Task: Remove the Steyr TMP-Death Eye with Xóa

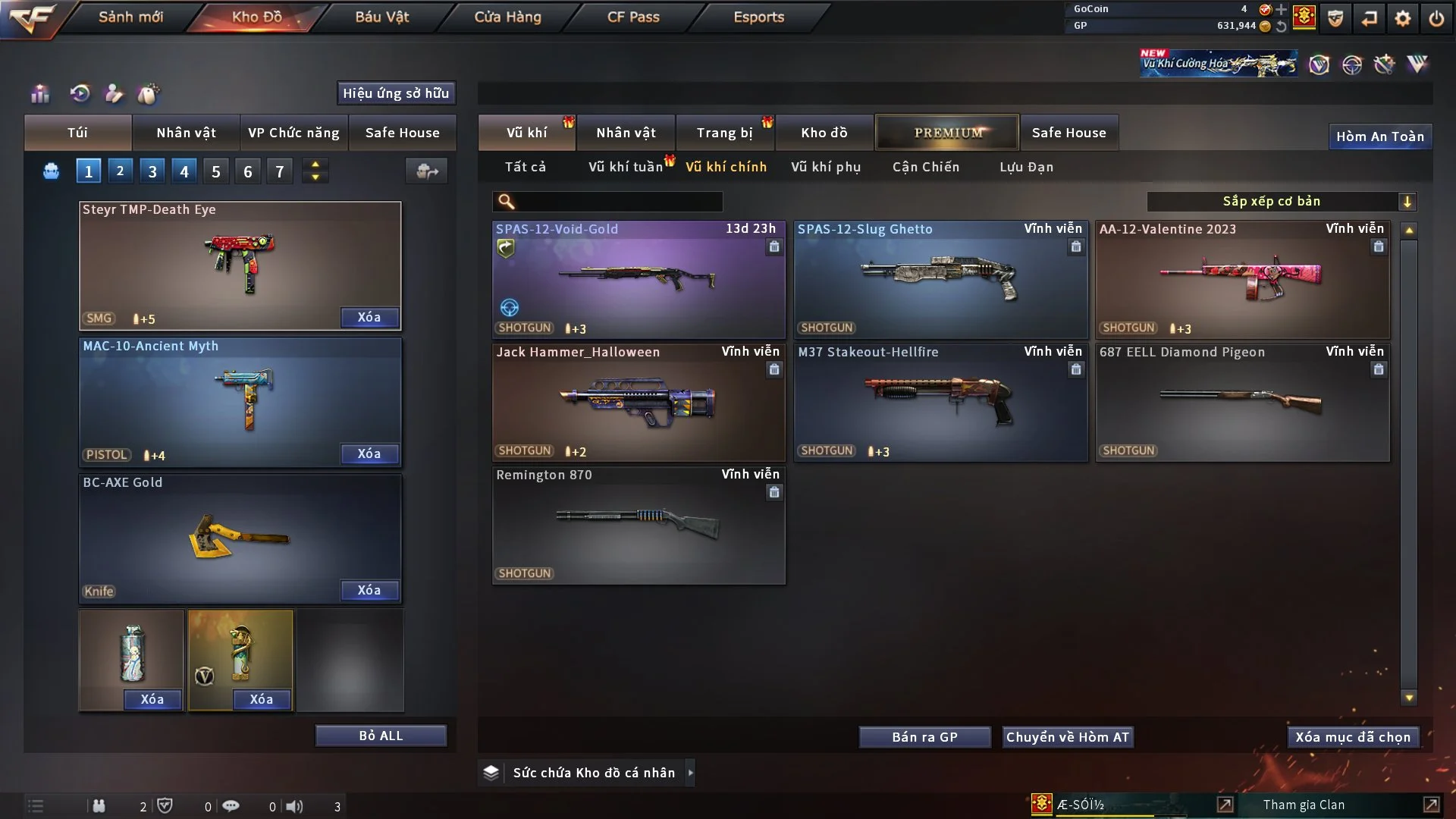Action: (x=369, y=317)
